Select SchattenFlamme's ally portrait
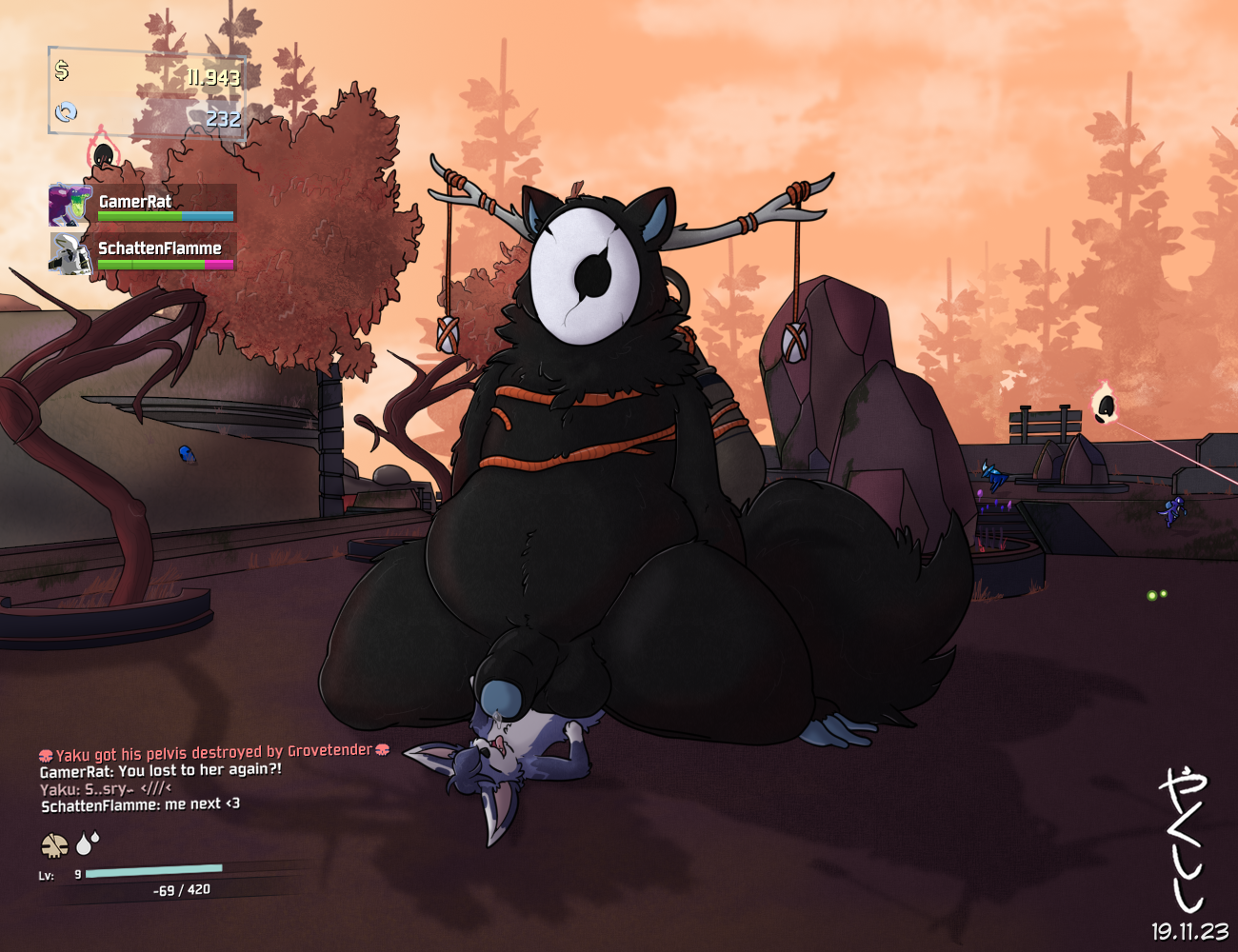The image size is (1238, 952). [x=70, y=253]
